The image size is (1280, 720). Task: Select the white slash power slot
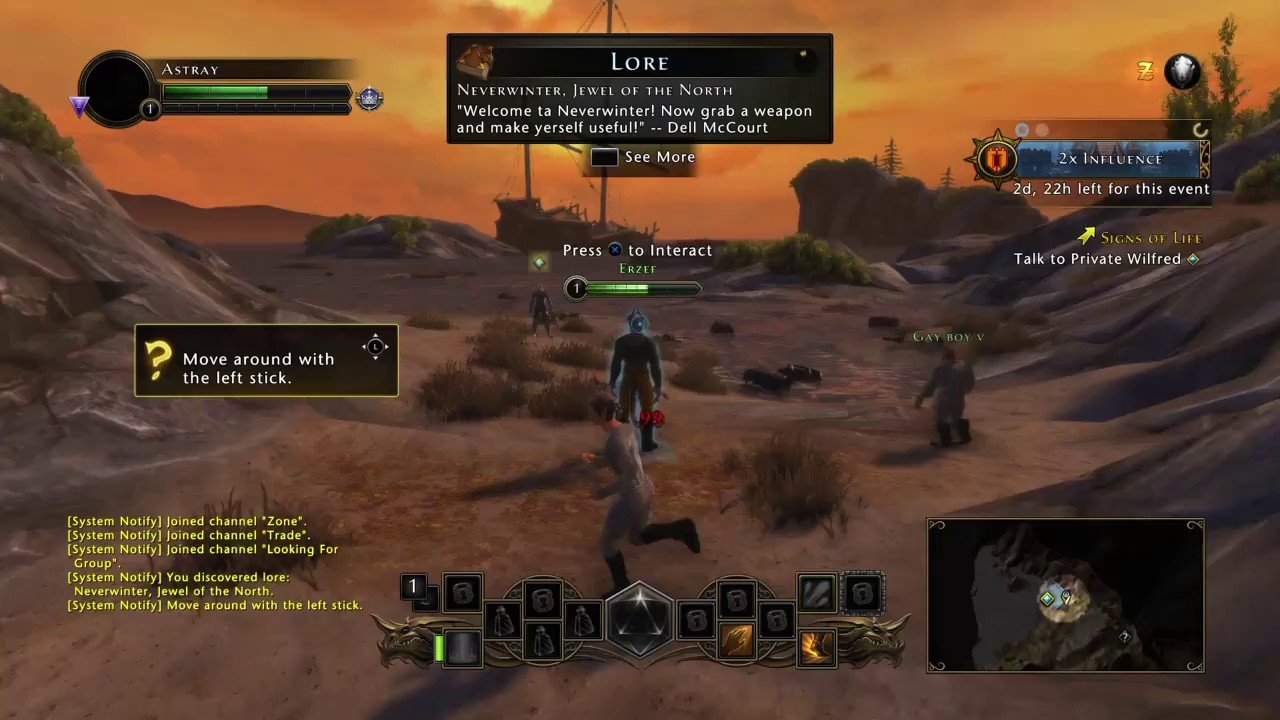[817, 592]
